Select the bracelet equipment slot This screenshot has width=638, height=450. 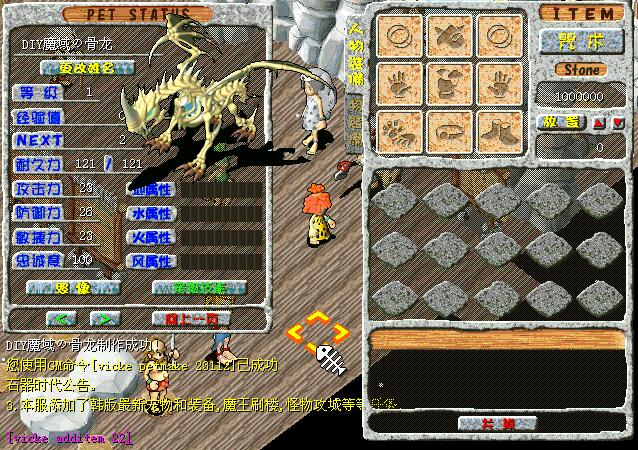tap(451, 129)
